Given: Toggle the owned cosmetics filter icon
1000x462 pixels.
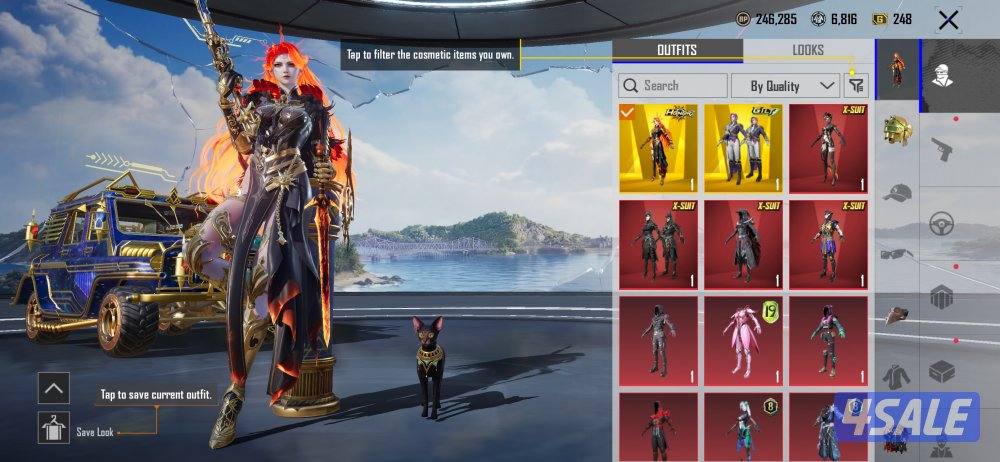Looking at the screenshot, I should pyautogui.click(x=856, y=86).
